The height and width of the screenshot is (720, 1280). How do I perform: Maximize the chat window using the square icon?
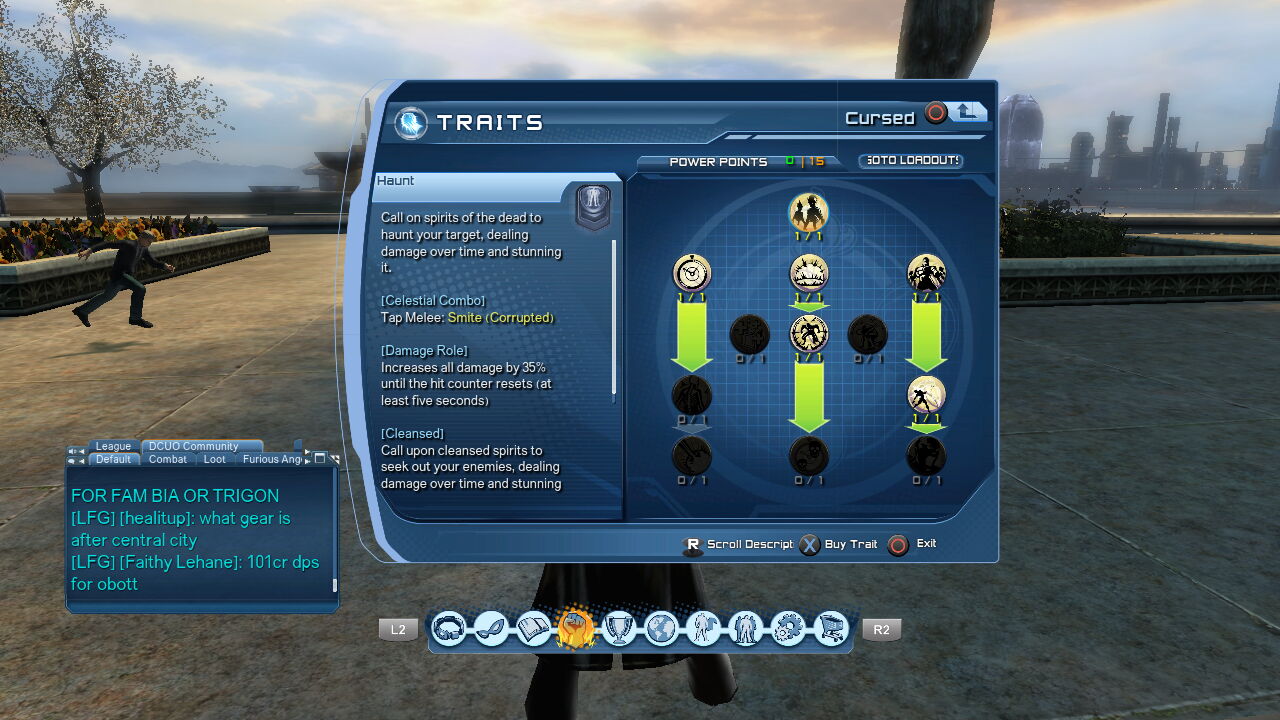click(320, 458)
